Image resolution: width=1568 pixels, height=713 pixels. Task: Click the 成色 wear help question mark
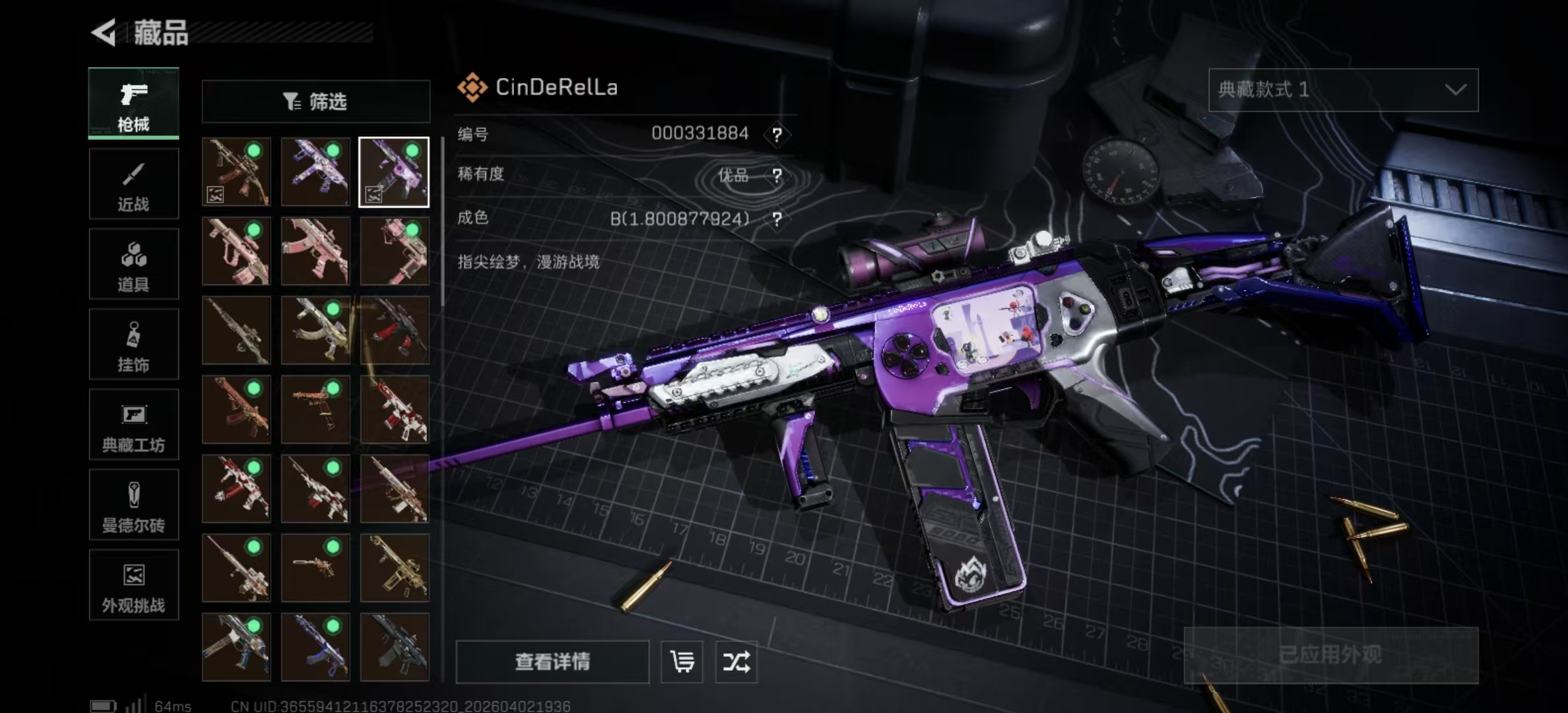pyautogui.click(x=777, y=219)
